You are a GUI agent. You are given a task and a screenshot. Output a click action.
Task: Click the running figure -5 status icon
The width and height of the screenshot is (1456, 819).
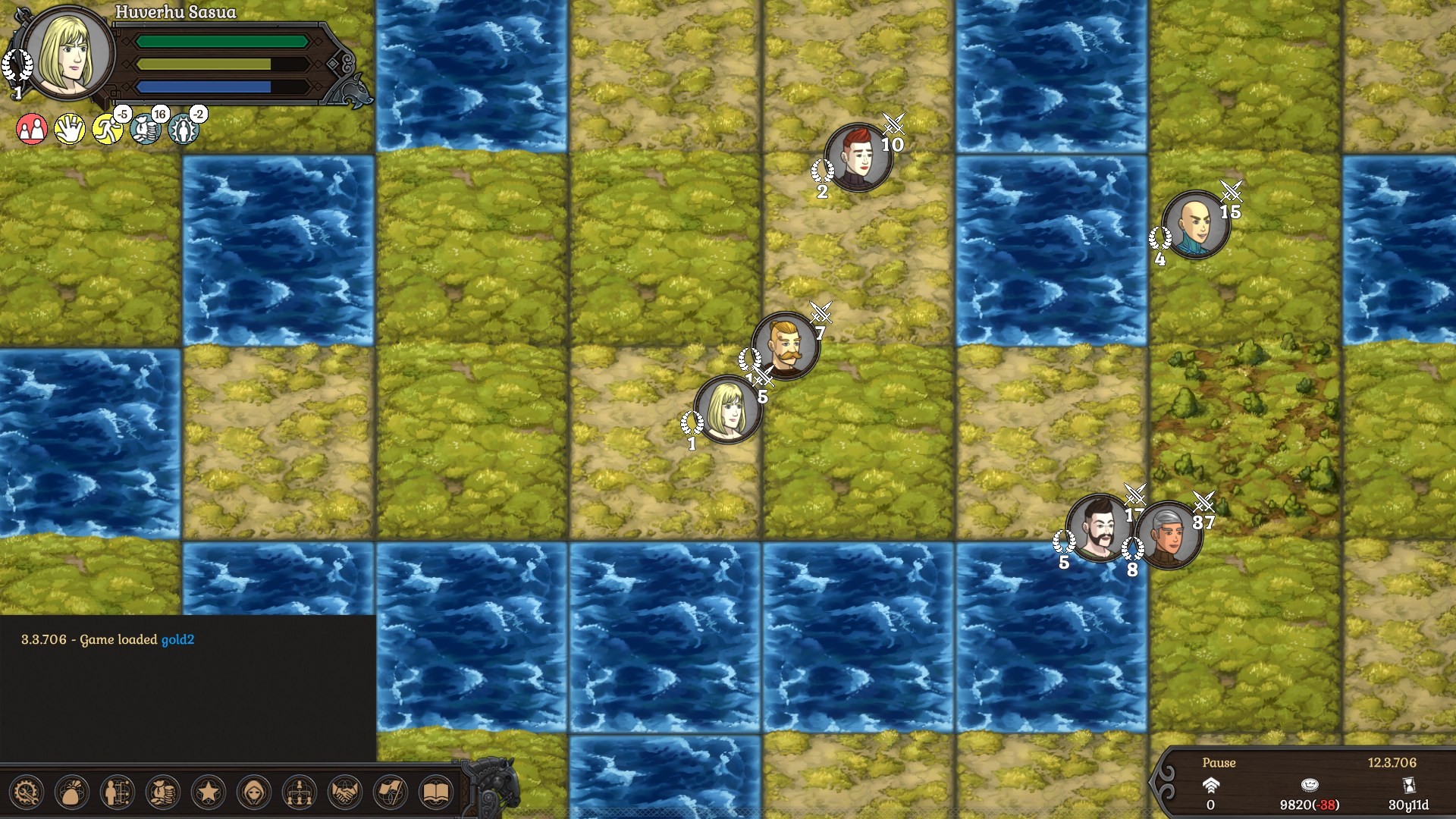[x=107, y=129]
